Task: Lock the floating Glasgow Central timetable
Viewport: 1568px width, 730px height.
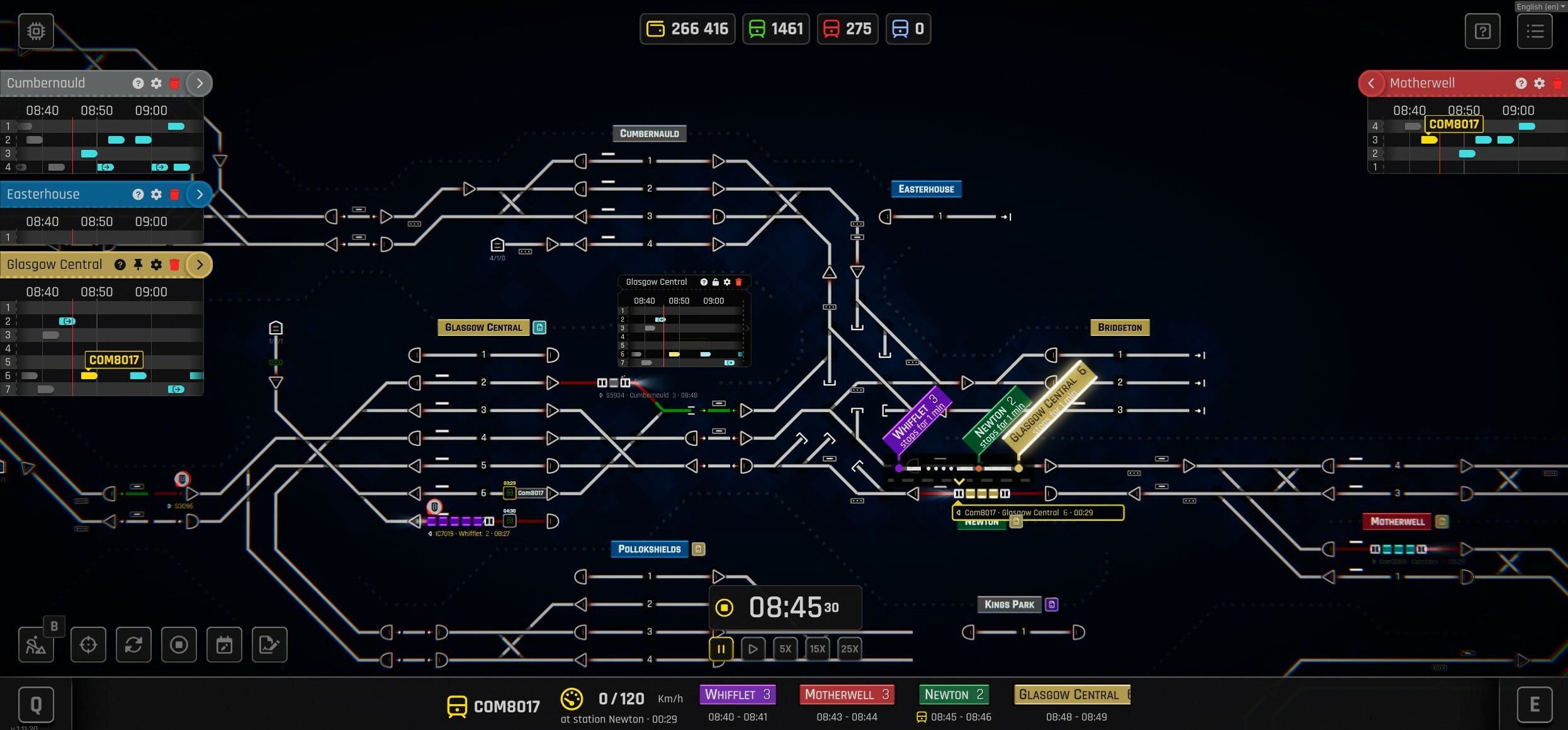Action: [715, 282]
